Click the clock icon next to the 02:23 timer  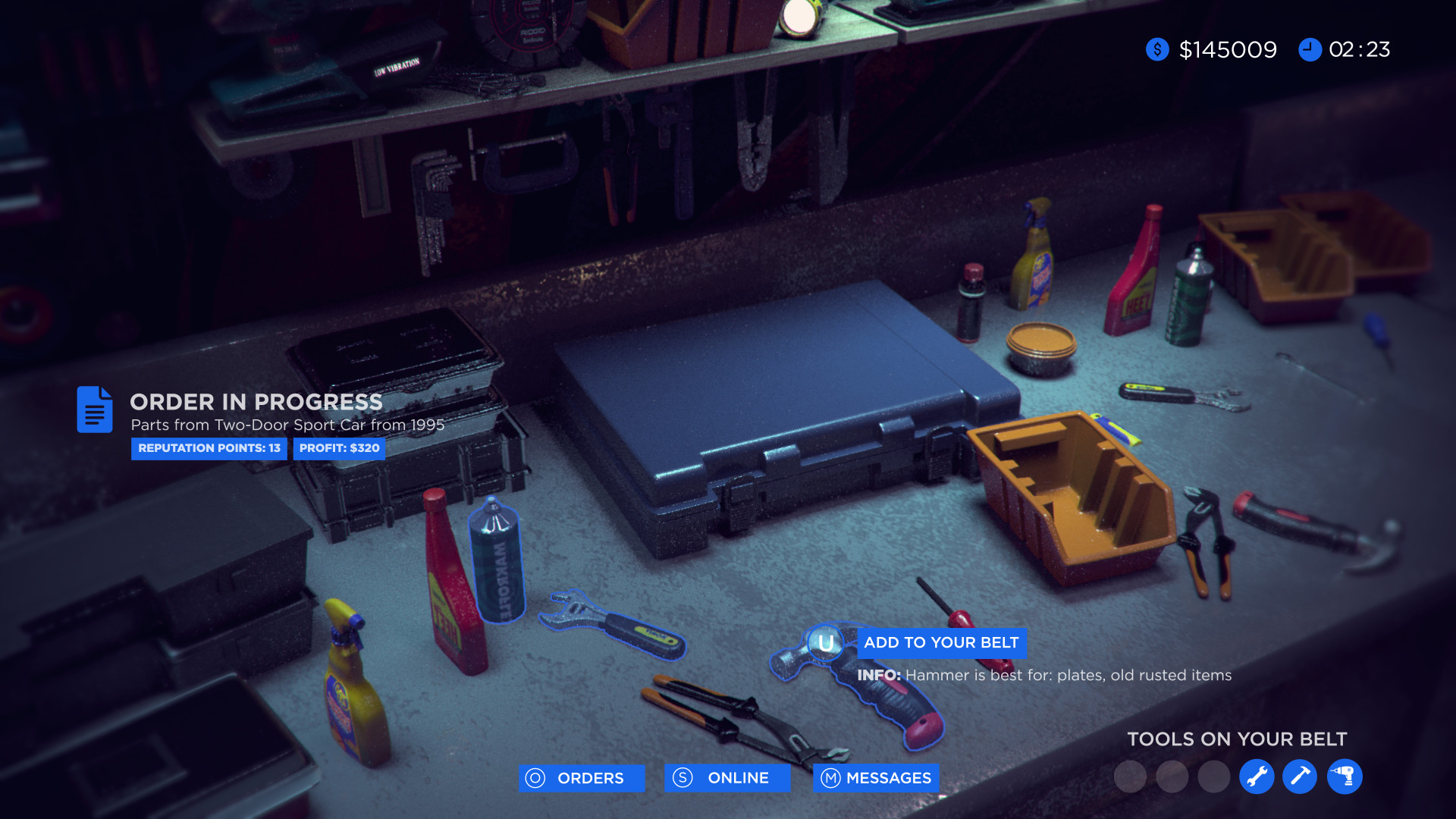point(1311,49)
